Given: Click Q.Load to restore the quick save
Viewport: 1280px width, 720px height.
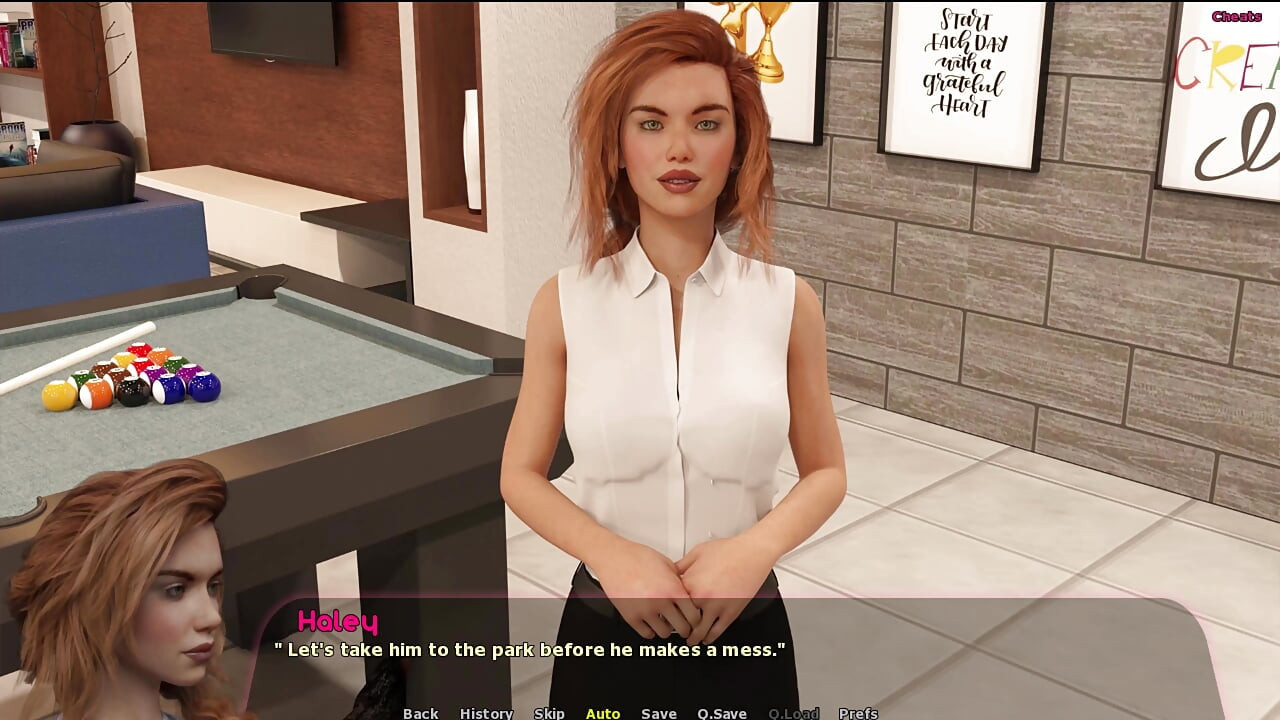Looking at the screenshot, I should pyautogui.click(x=792, y=713).
